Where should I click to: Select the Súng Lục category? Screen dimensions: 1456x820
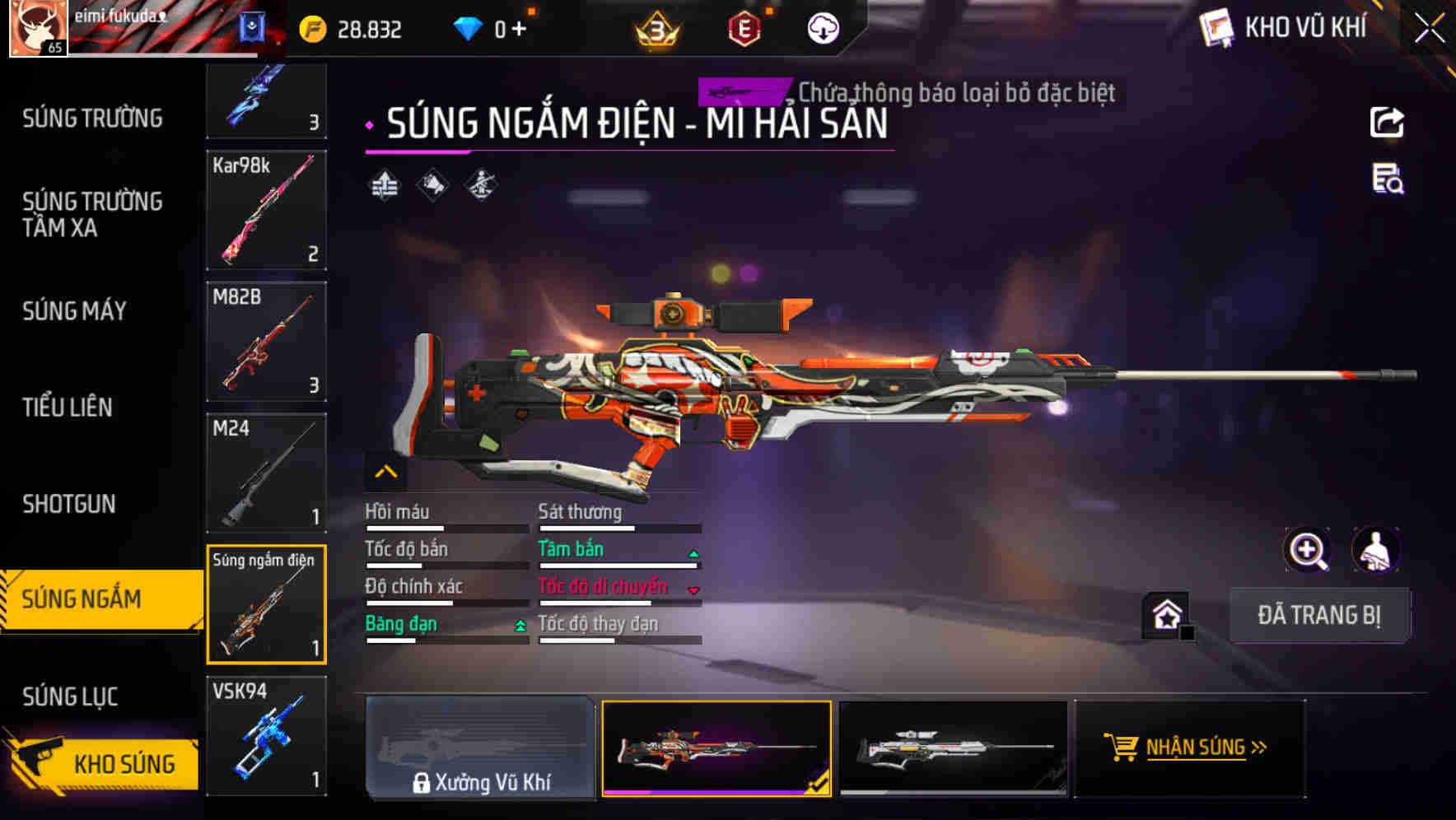click(70, 697)
